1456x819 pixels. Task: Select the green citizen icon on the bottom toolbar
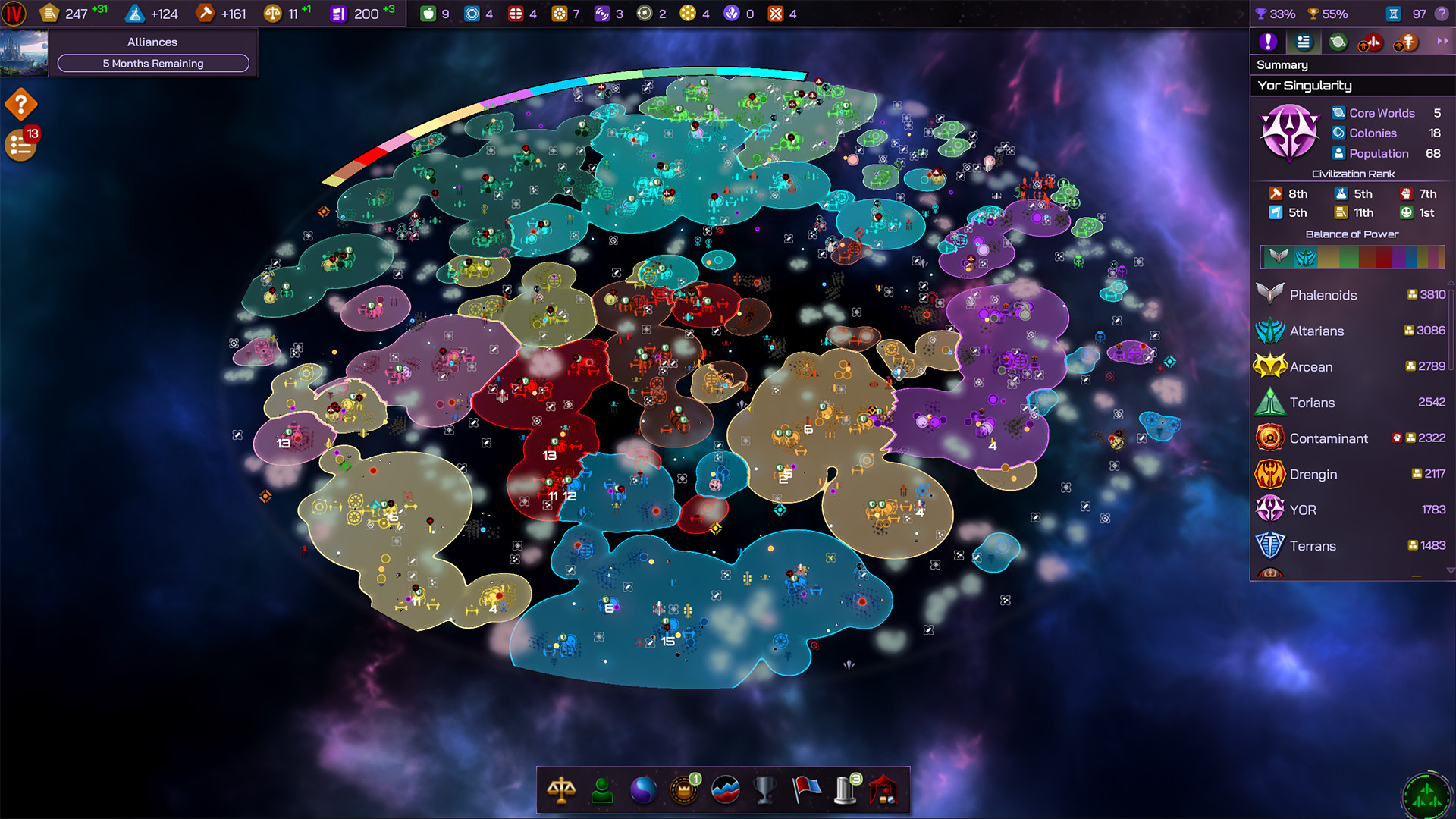[602, 790]
